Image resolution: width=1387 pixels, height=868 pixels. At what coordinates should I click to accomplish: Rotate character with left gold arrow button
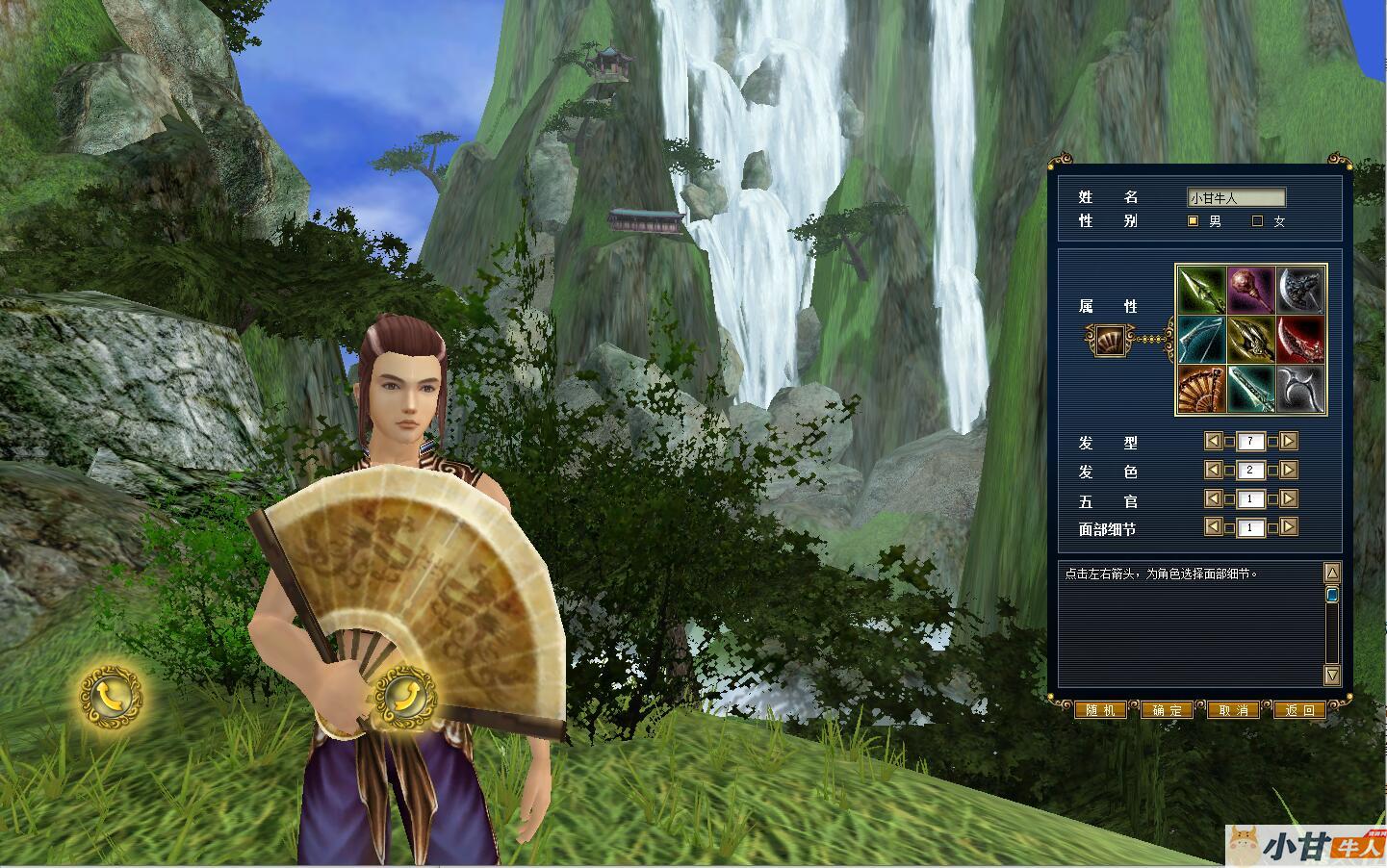[112, 696]
